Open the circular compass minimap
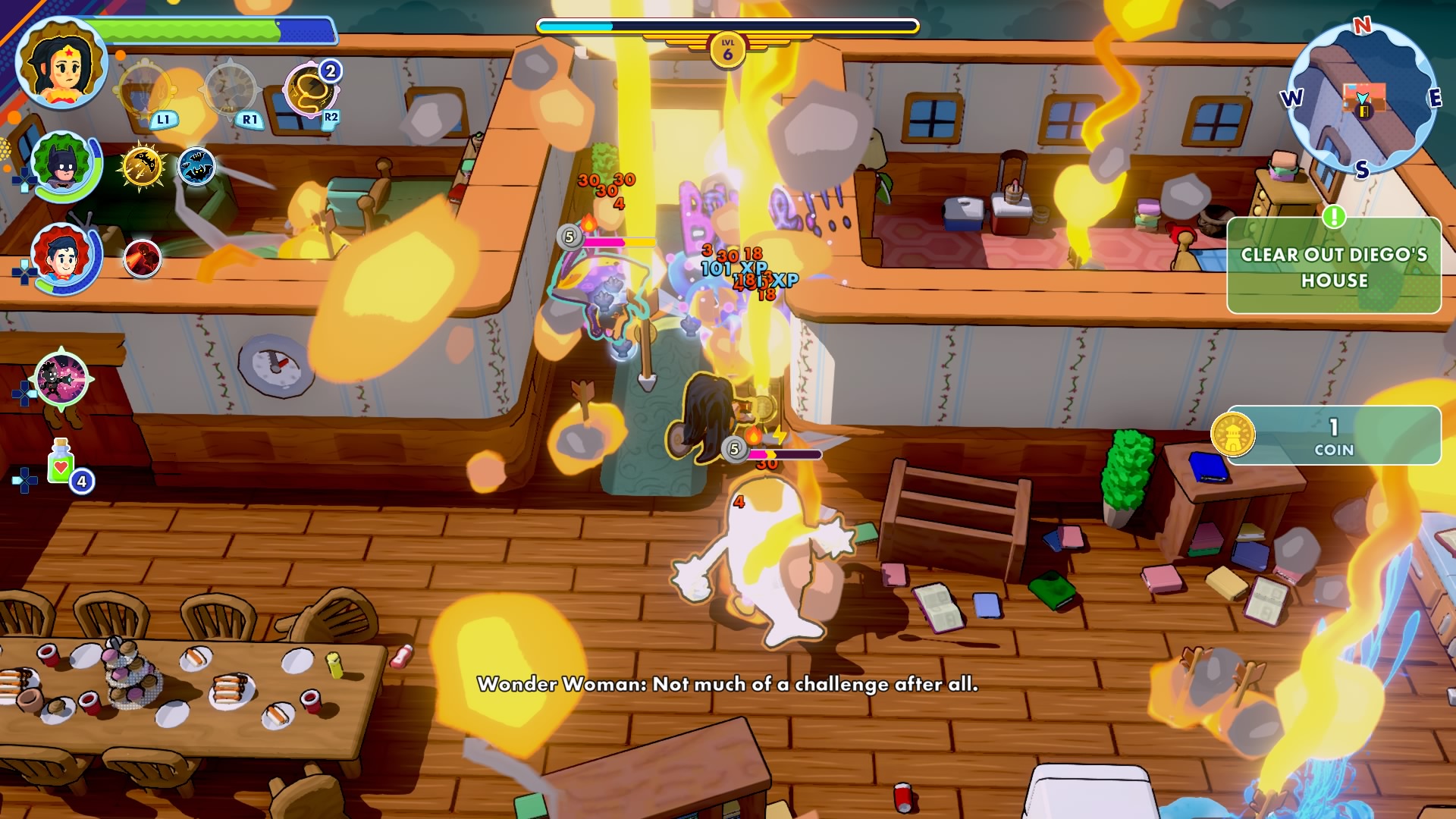Viewport: 1456px width, 819px height. pyautogui.click(x=1363, y=99)
